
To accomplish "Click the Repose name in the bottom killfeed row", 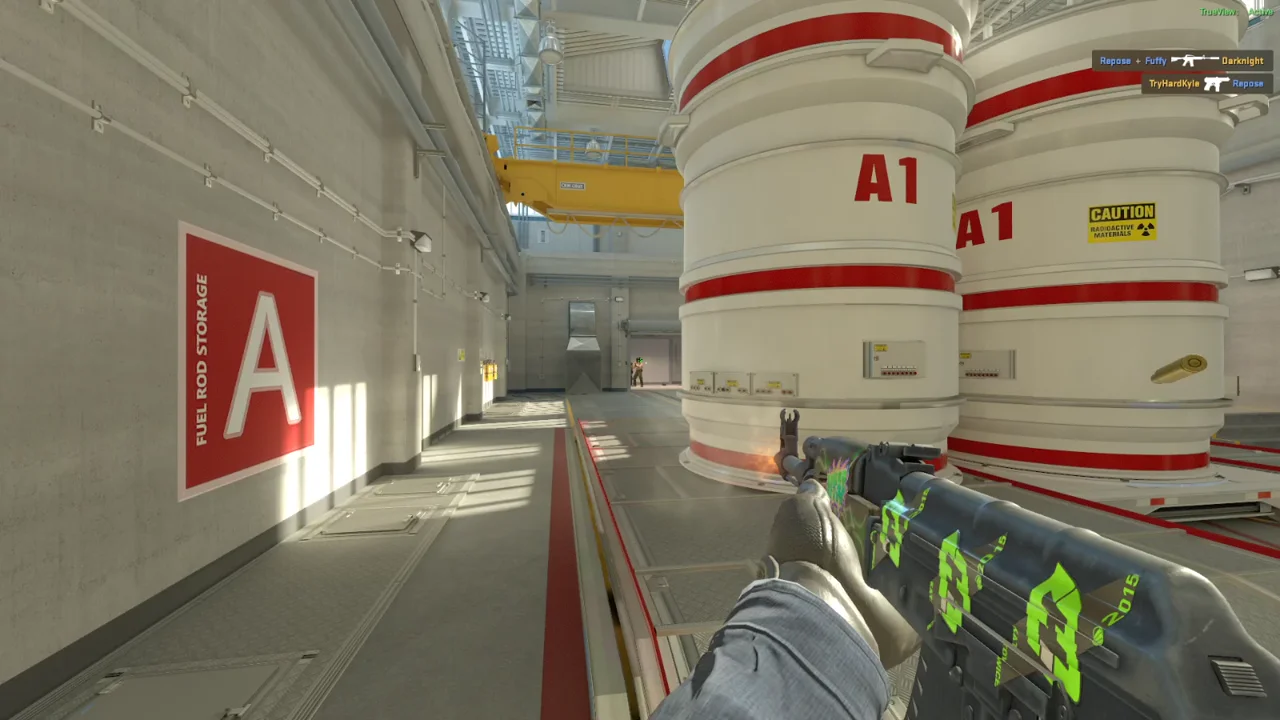I will coord(1246,83).
